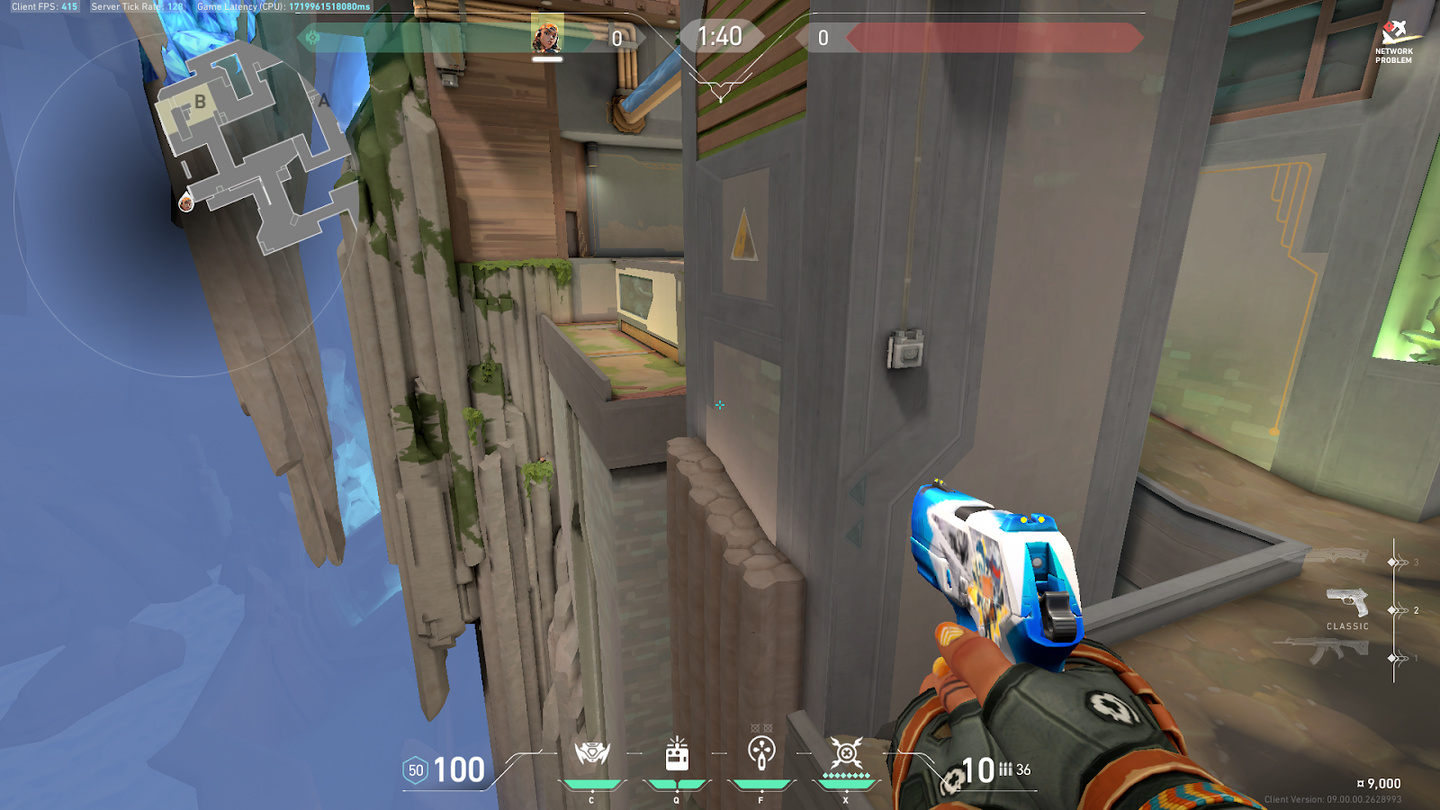
Task: Select the agent portrait in the top bar
Action: pyautogui.click(x=547, y=35)
